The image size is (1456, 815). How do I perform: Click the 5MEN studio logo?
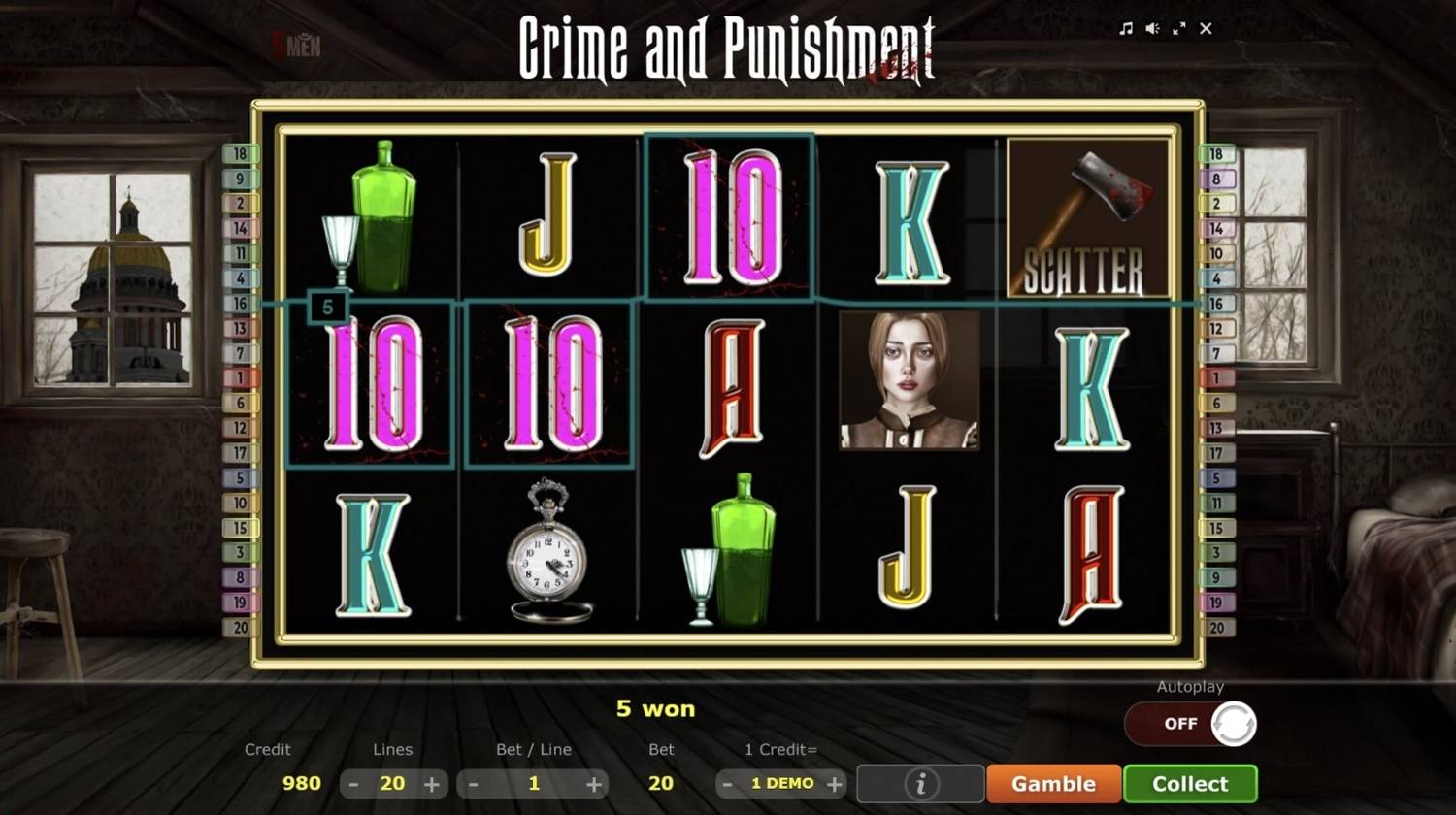click(294, 44)
